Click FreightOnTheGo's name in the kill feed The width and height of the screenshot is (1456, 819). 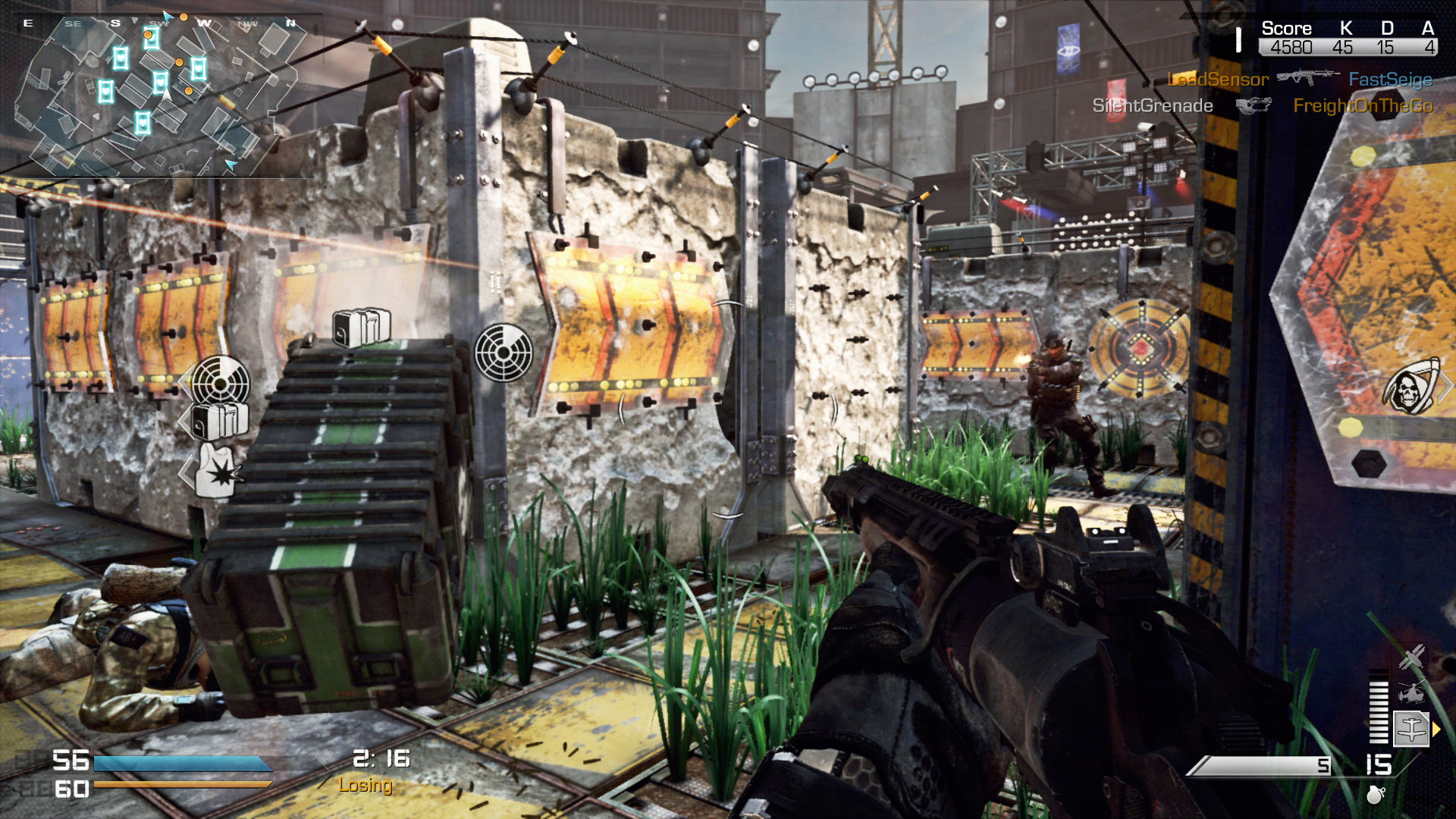(x=1363, y=106)
